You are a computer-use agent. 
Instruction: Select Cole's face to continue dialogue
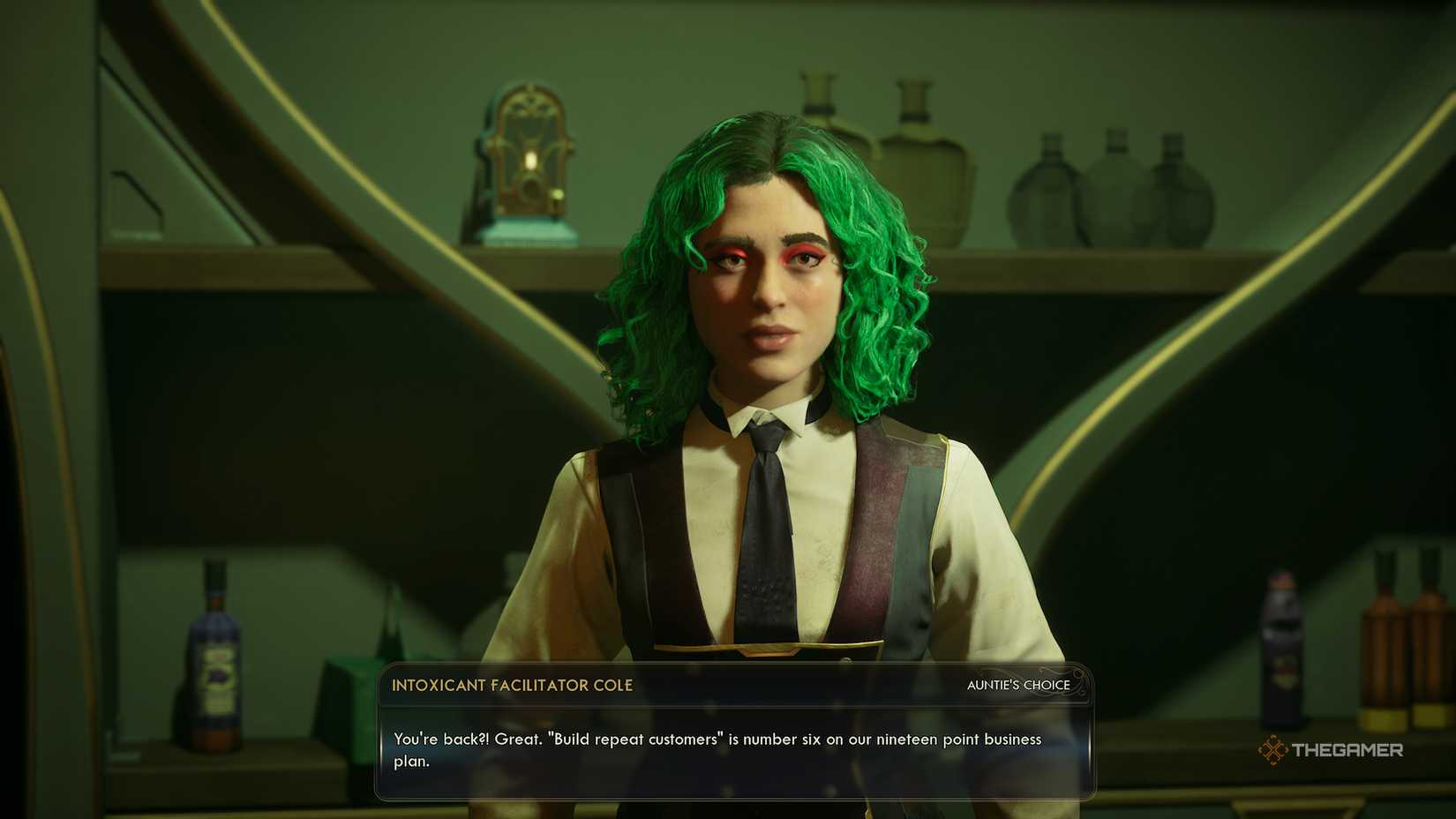coord(772,300)
